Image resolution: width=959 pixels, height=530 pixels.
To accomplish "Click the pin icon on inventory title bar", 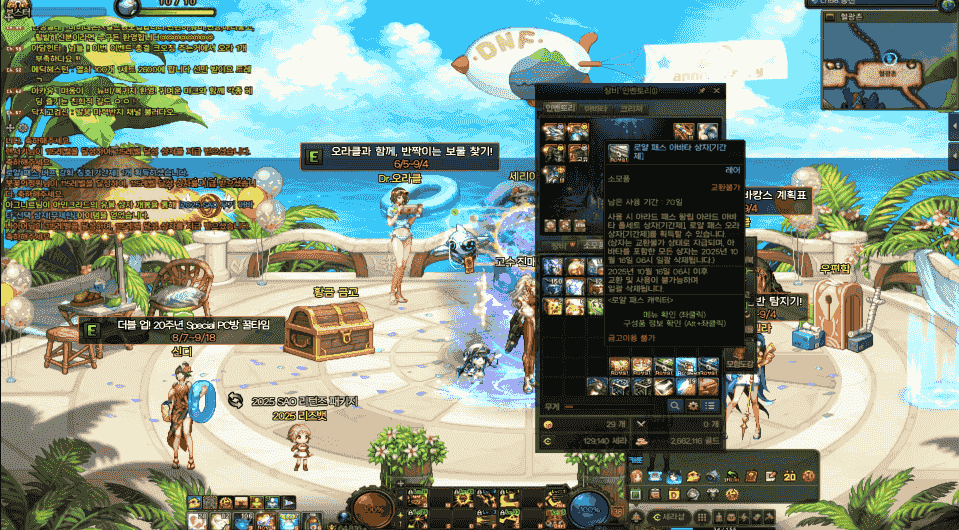I will 702,91.
